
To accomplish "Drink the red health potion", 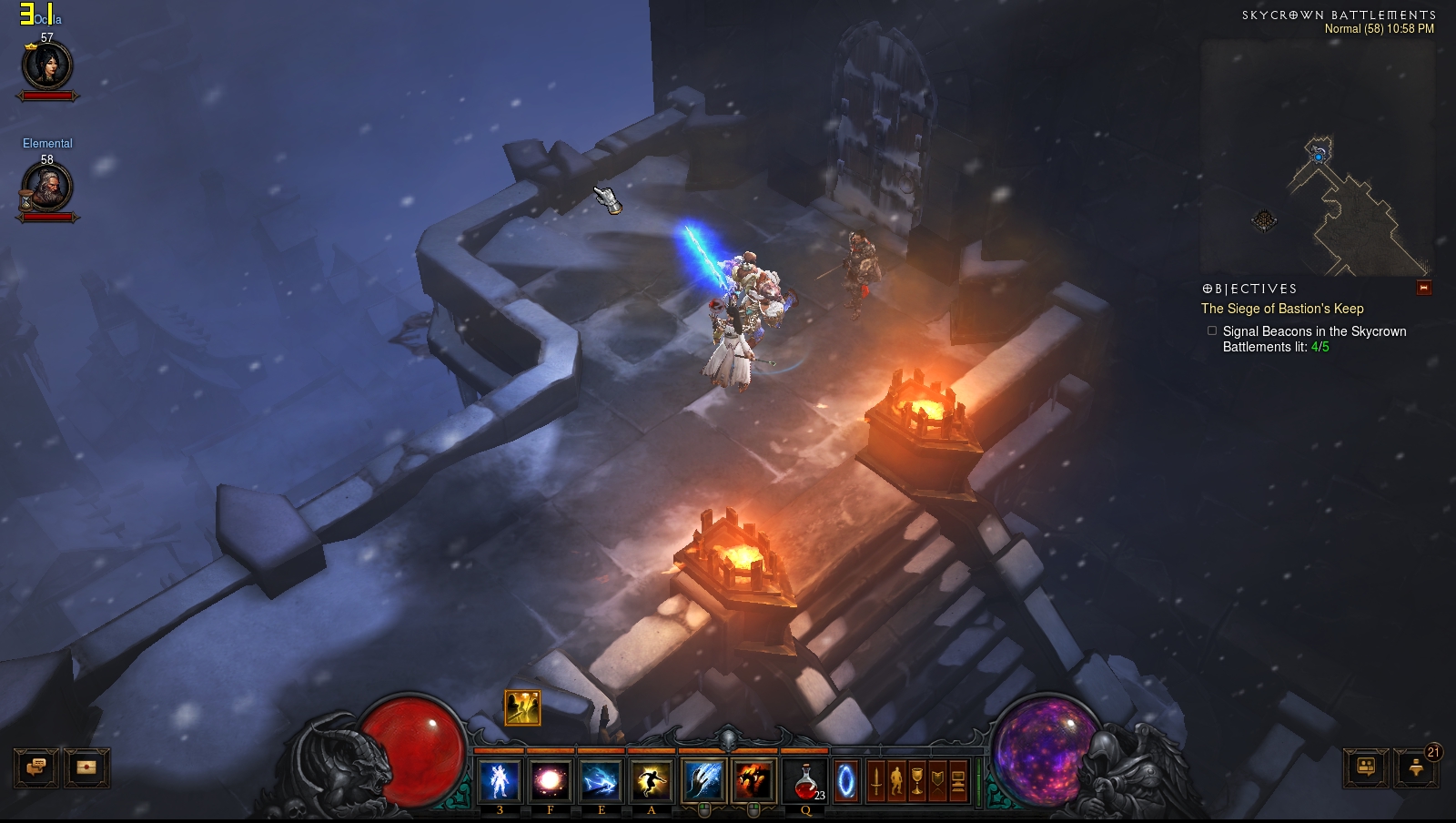I will coord(805,781).
